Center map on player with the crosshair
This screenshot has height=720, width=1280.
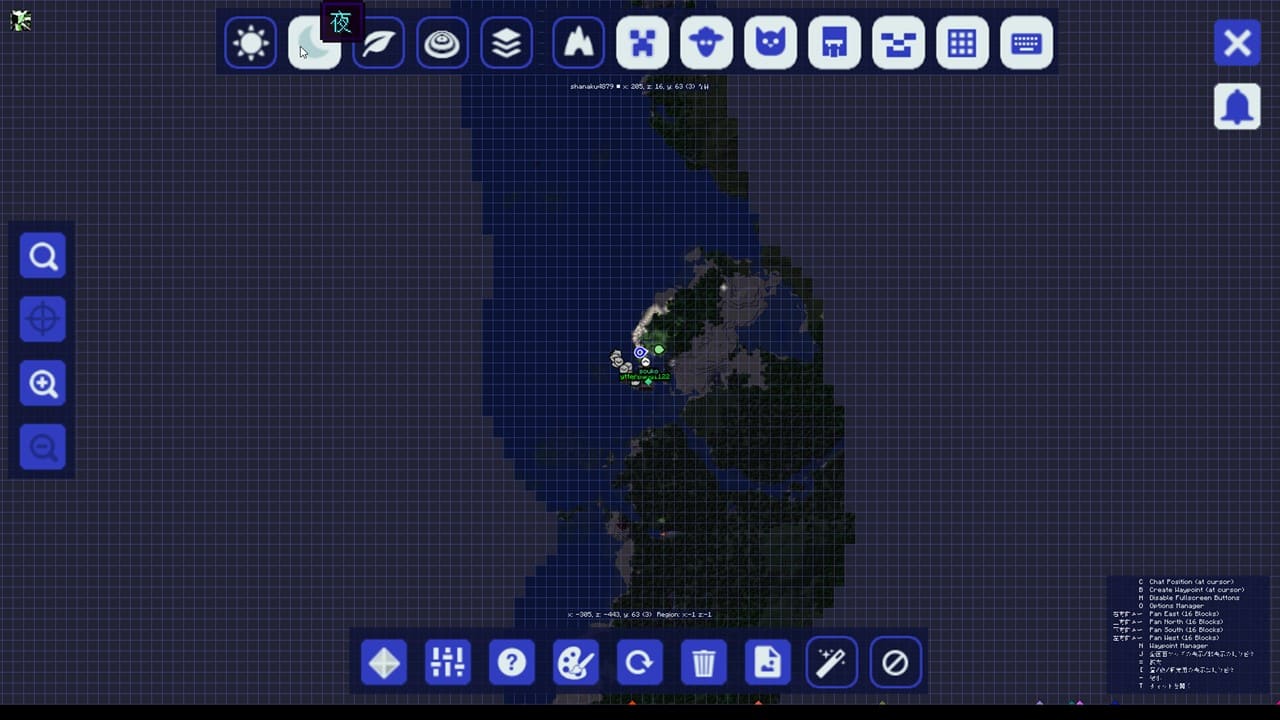pos(42,319)
